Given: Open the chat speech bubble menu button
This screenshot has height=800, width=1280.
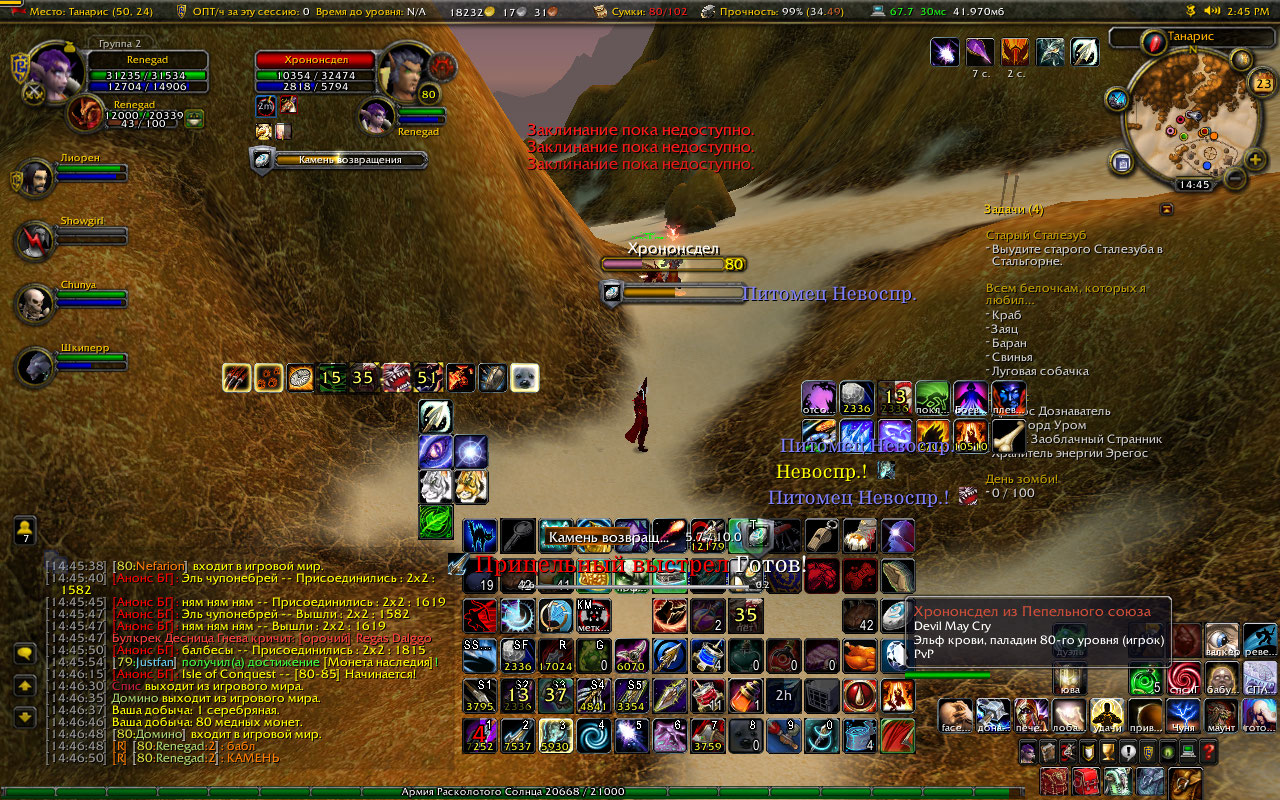Looking at the screenshot, I should [x=25, y=653].
